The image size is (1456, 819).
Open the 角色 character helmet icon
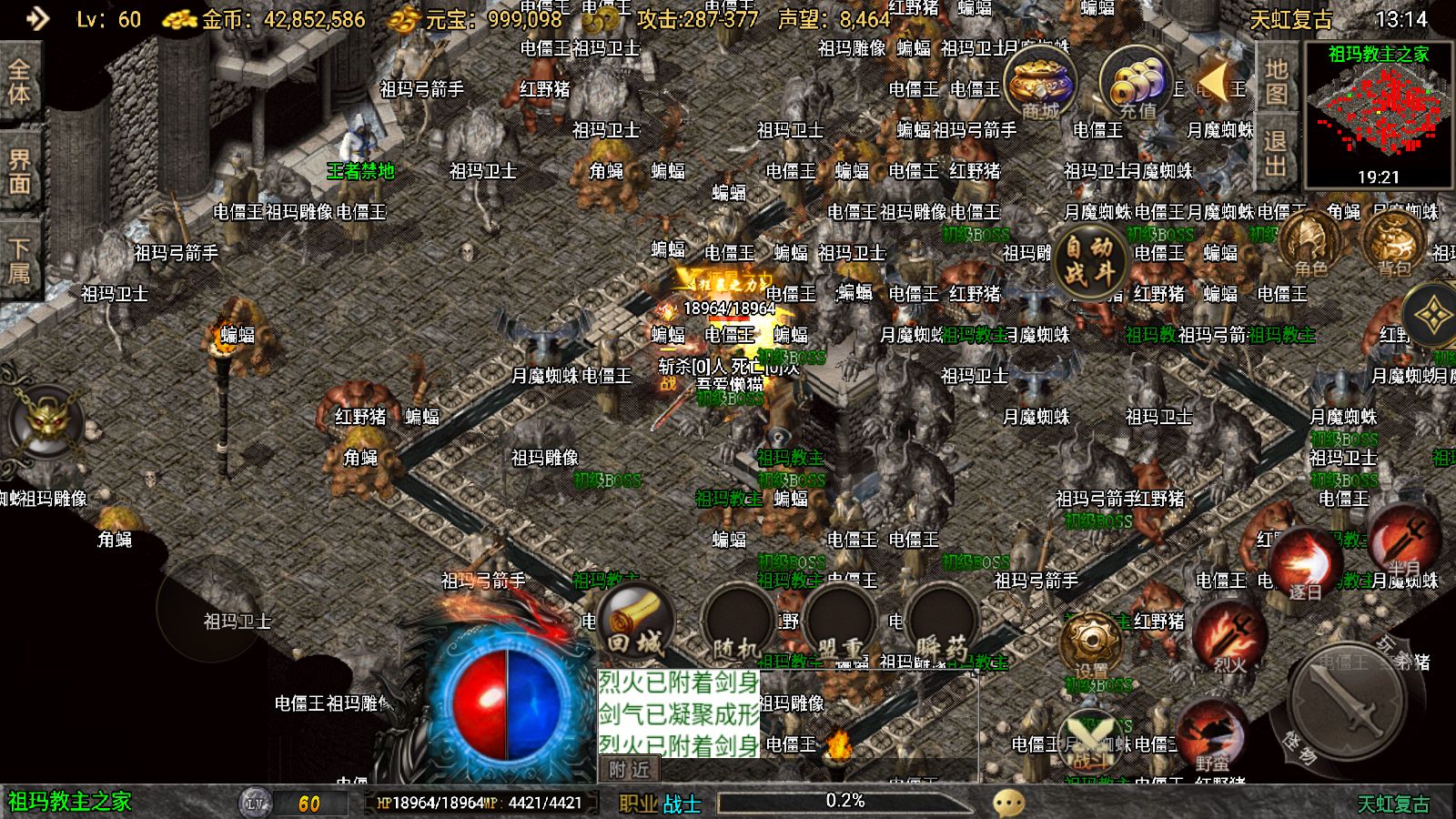pyautogui.click(x=1310, y=243)
